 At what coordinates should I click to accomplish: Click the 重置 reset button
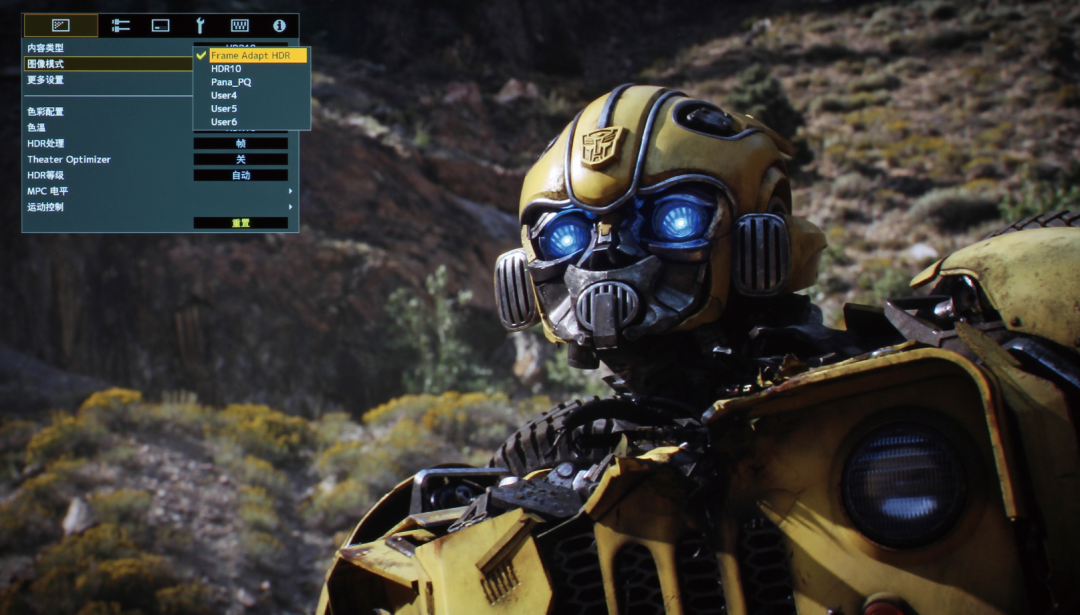[240, 223]
